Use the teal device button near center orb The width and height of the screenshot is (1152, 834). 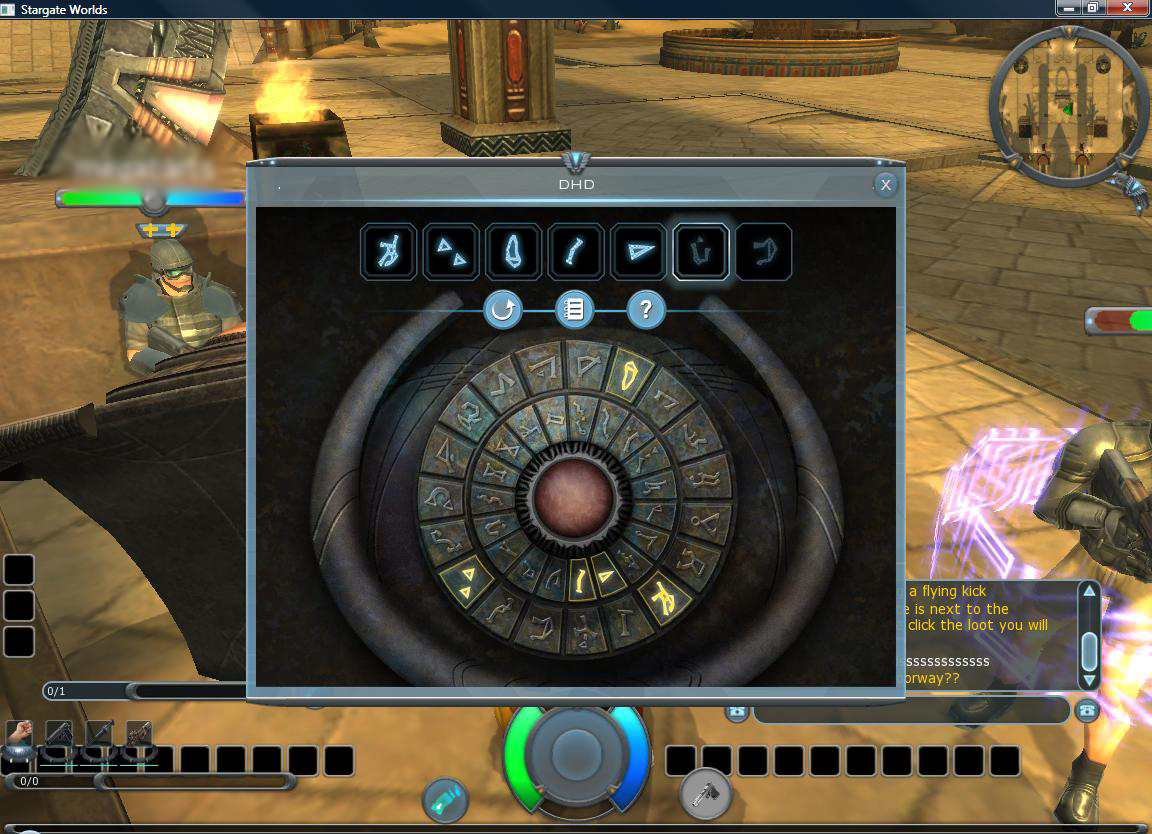click(444, 798)
